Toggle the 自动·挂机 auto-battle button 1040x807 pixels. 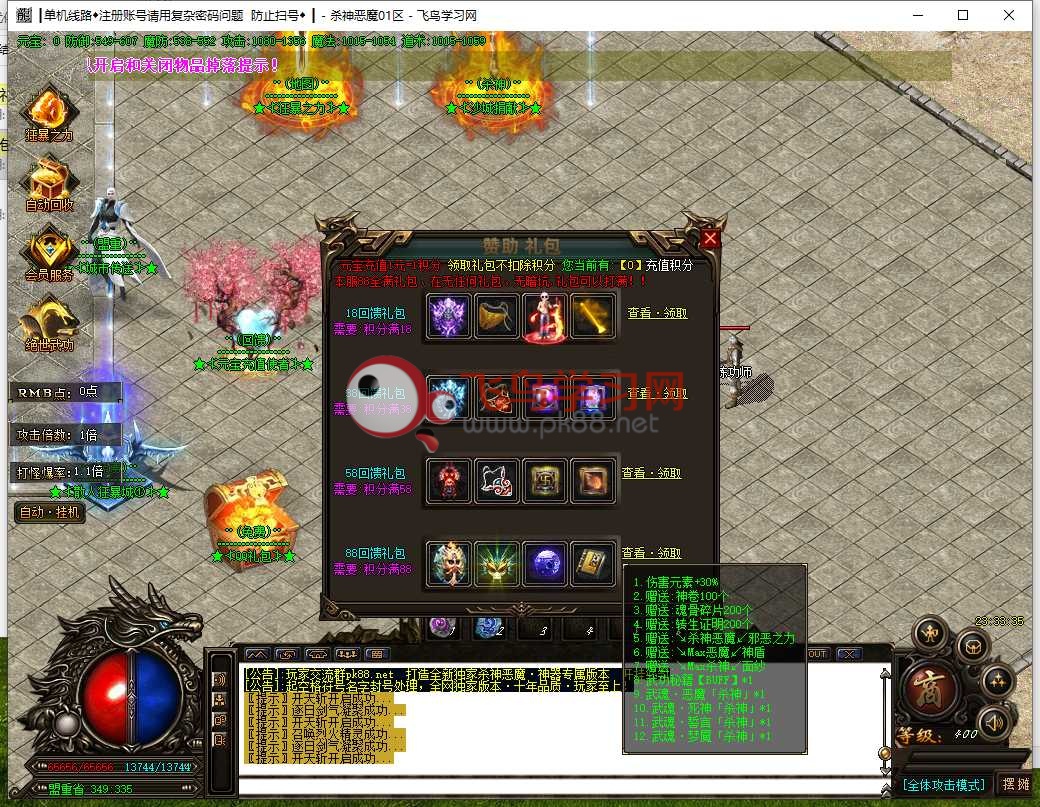tap(50, 512)
